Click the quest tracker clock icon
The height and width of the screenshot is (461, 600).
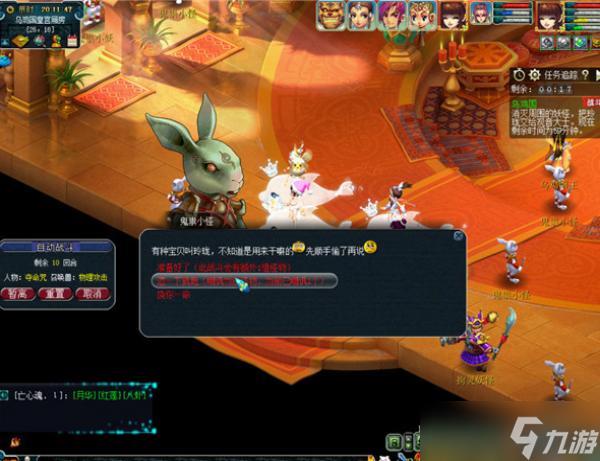[519, 73]
